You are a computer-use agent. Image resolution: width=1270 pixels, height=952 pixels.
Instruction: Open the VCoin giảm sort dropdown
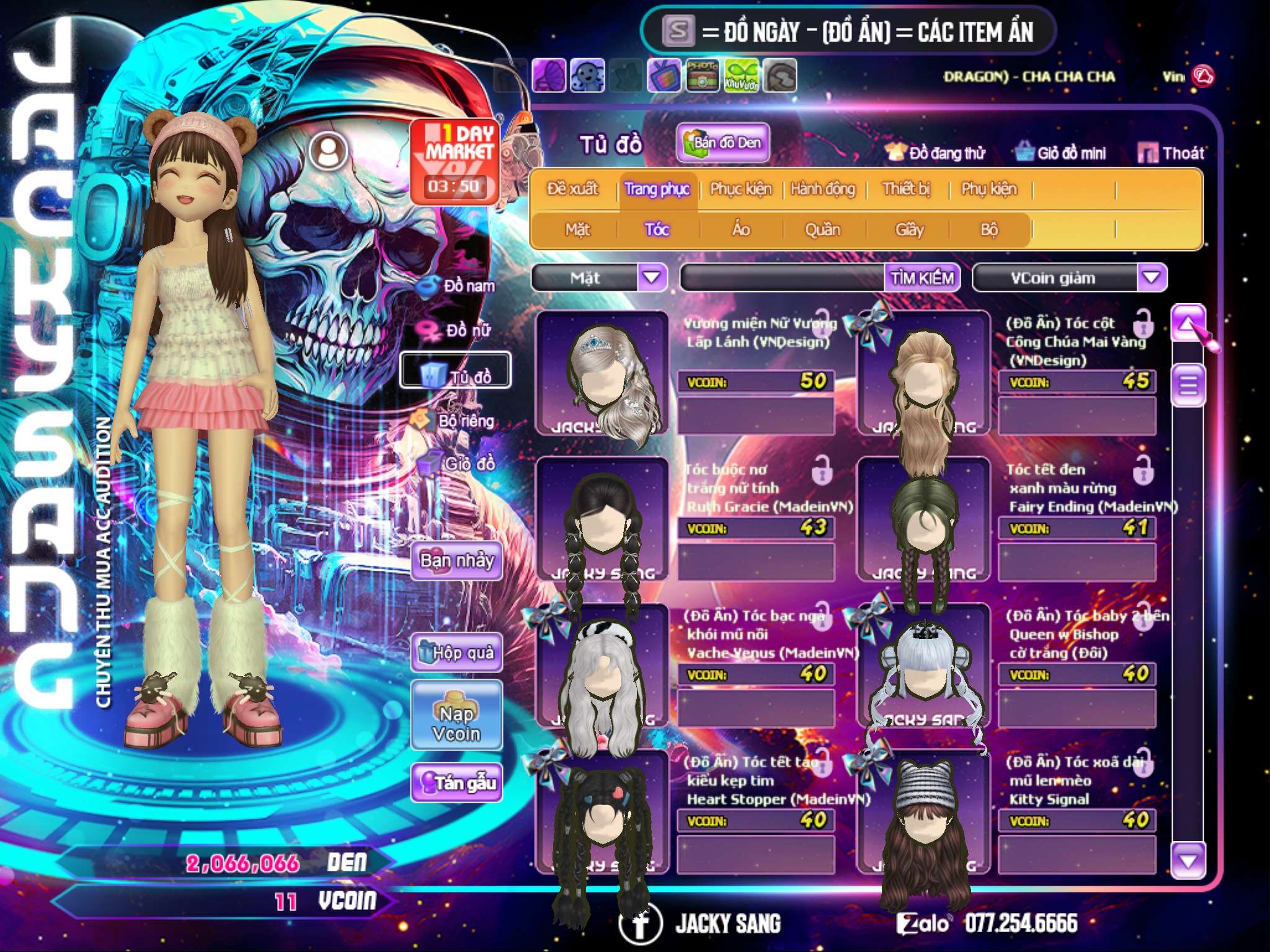pyautogui.click(x=1152, y=278)
